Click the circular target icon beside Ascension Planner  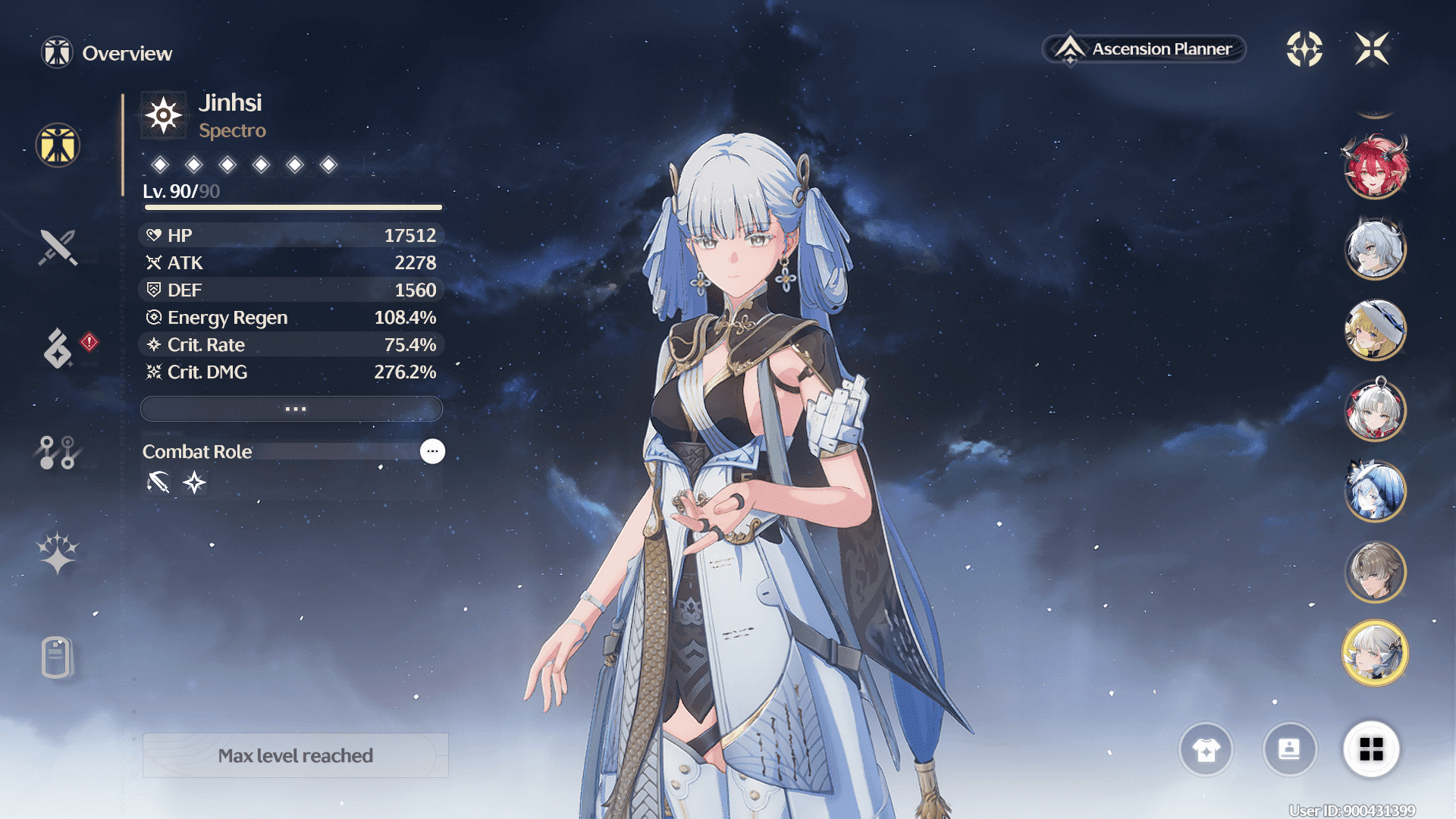(1304, 49)
